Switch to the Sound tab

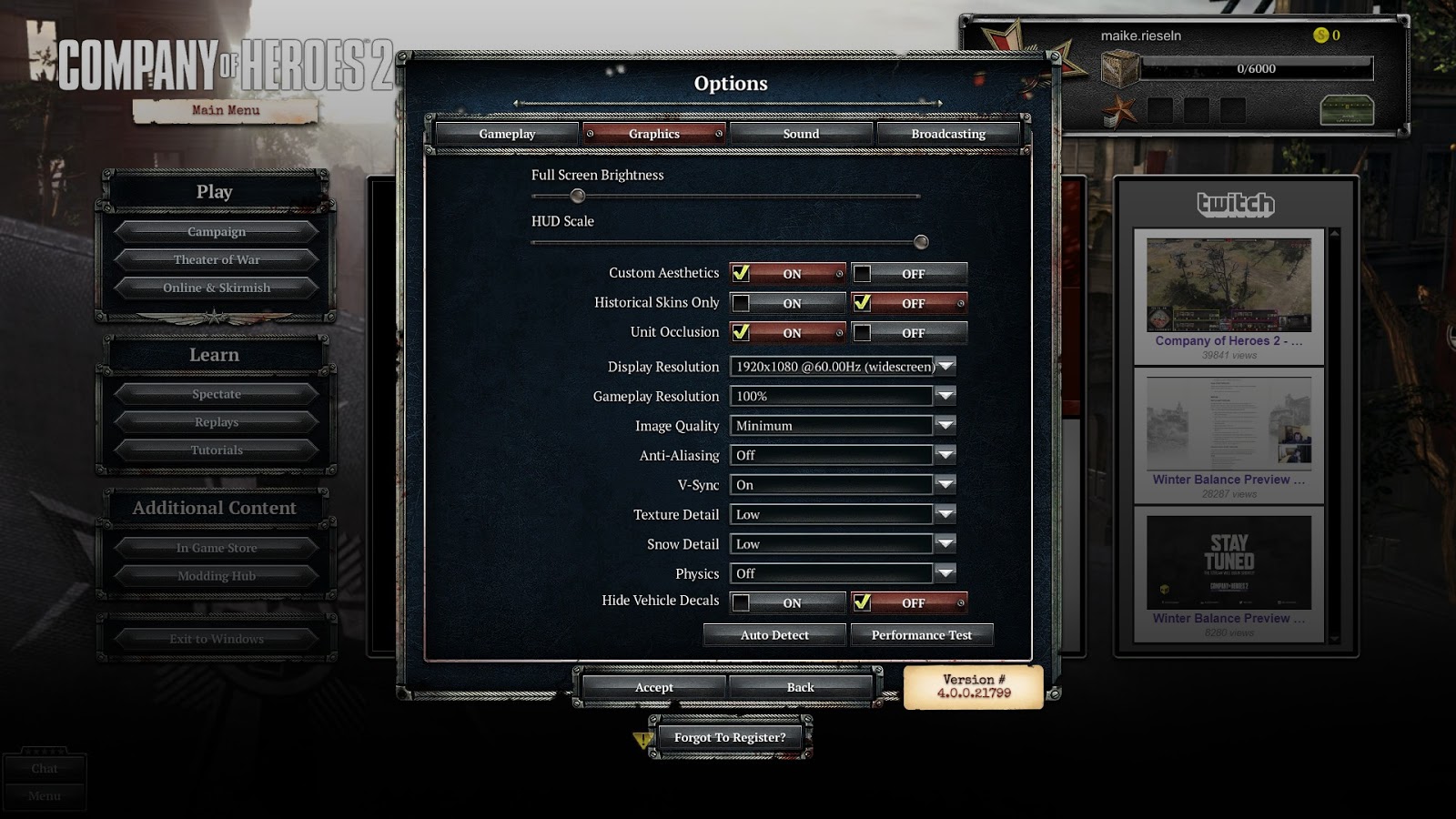pos(801,133)
